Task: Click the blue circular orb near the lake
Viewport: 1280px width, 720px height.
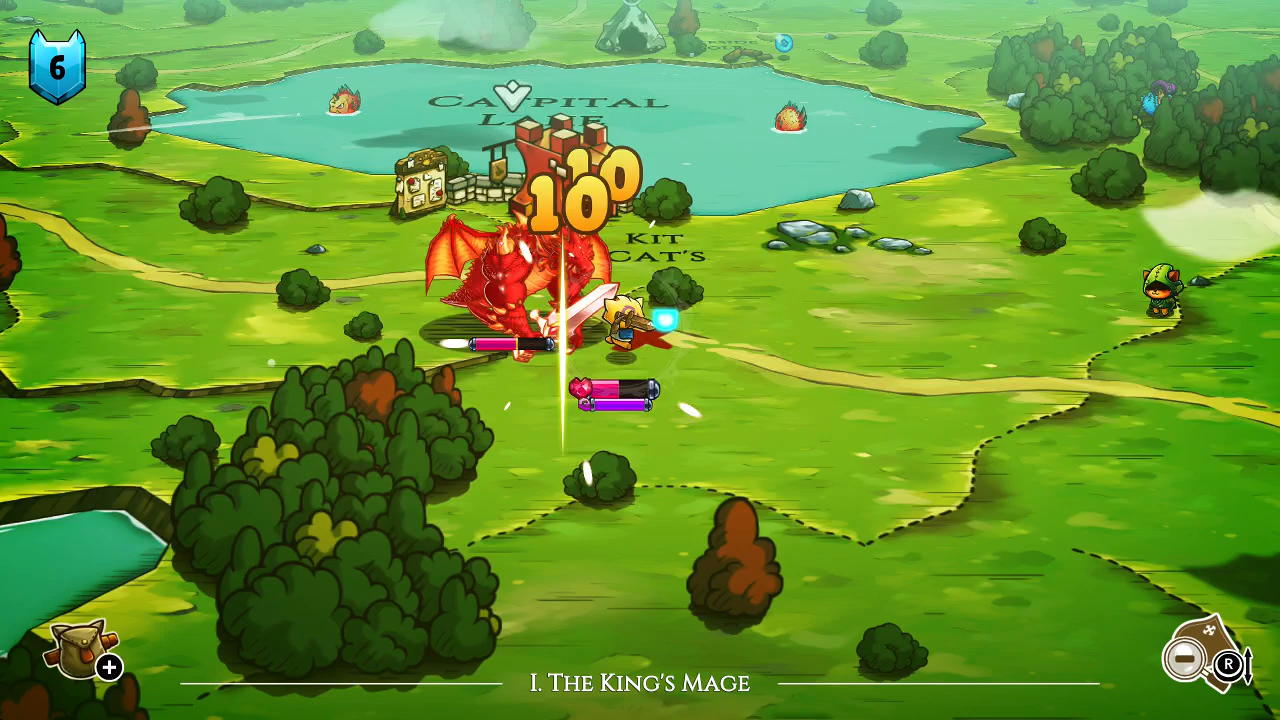Action: 782,42
